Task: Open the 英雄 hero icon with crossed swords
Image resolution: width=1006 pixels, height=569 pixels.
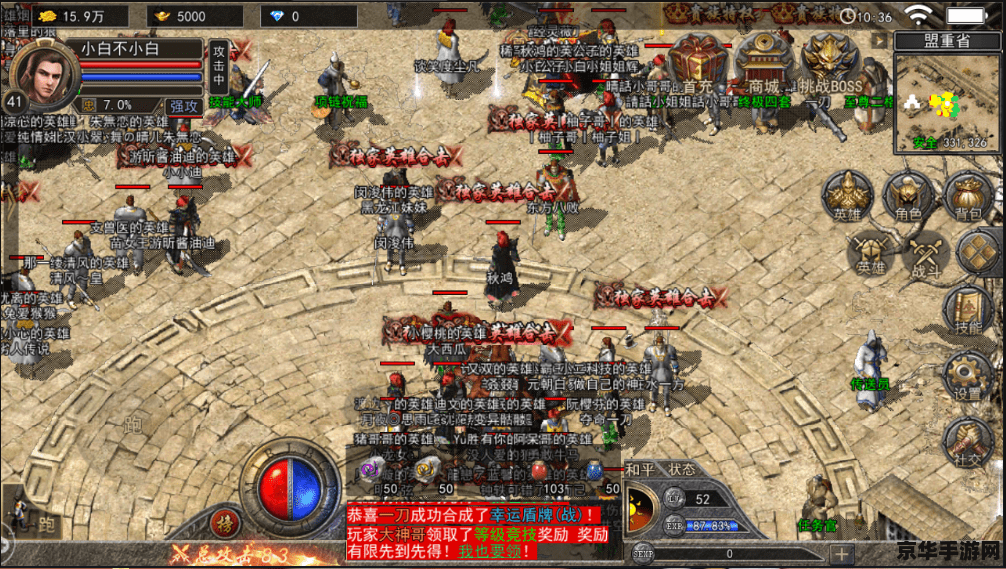Action: [x=870, y=253]
